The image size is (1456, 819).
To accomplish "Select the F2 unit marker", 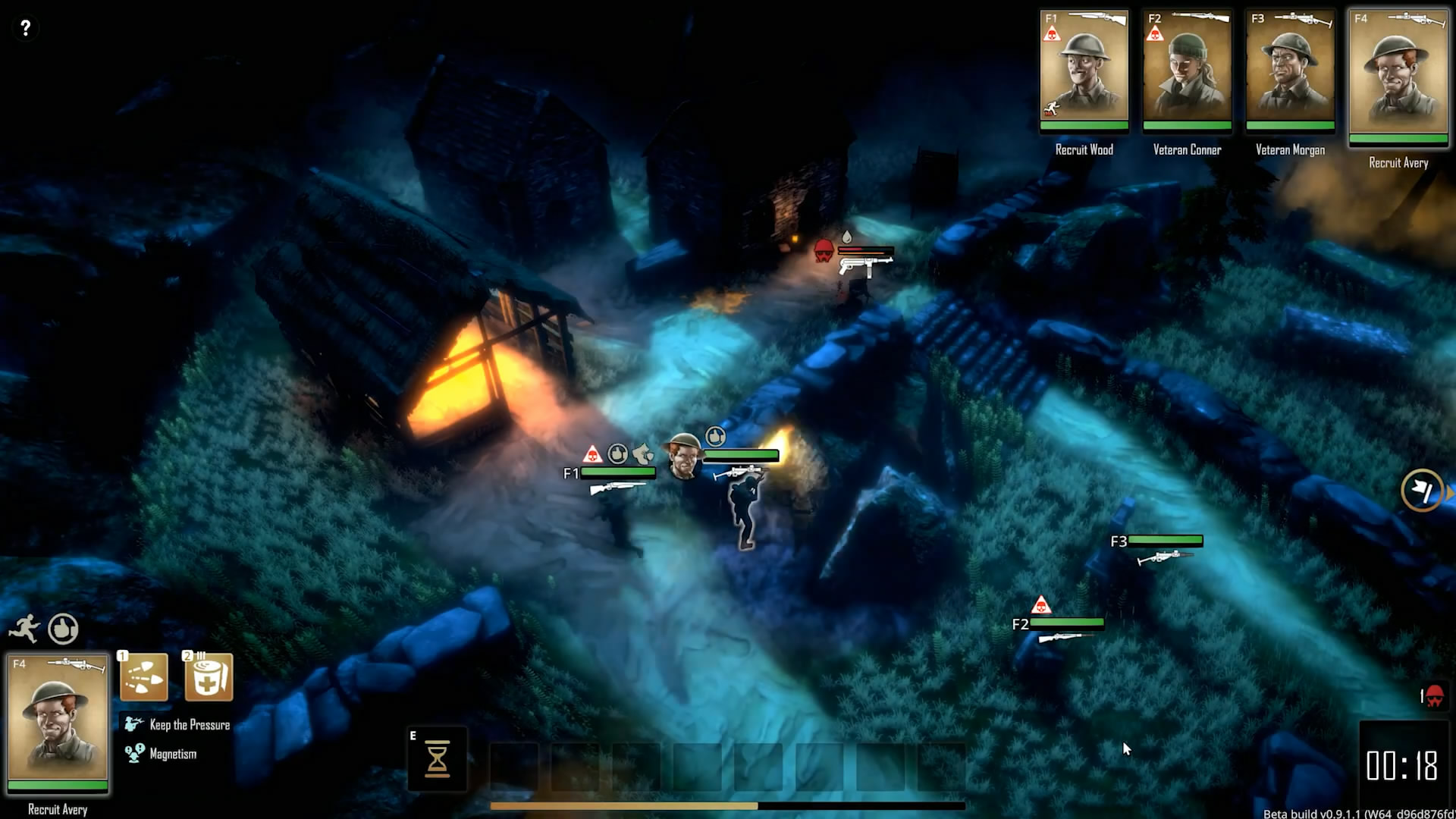I will point(1020,624).
